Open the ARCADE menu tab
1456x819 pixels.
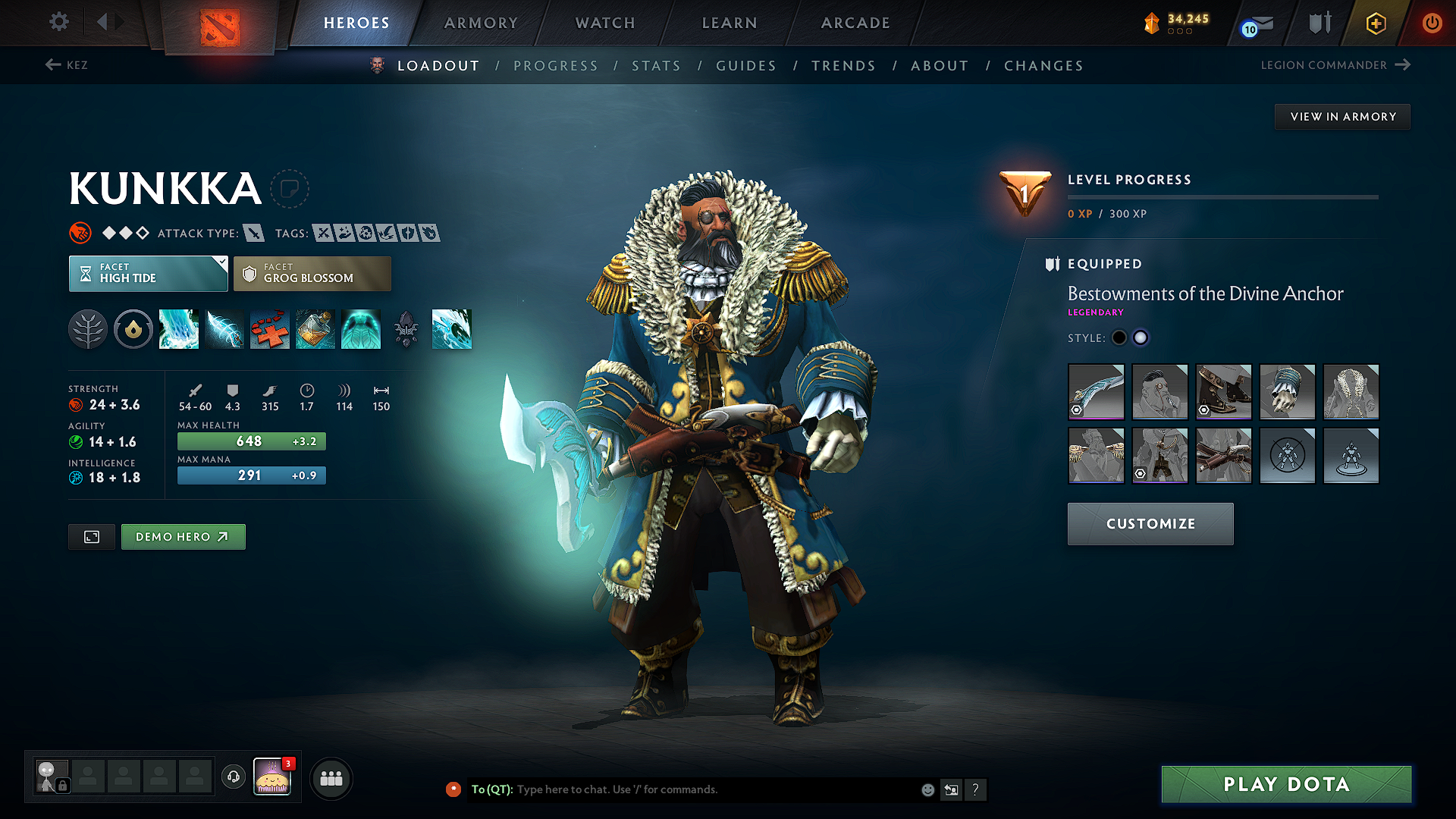(855, 23)
